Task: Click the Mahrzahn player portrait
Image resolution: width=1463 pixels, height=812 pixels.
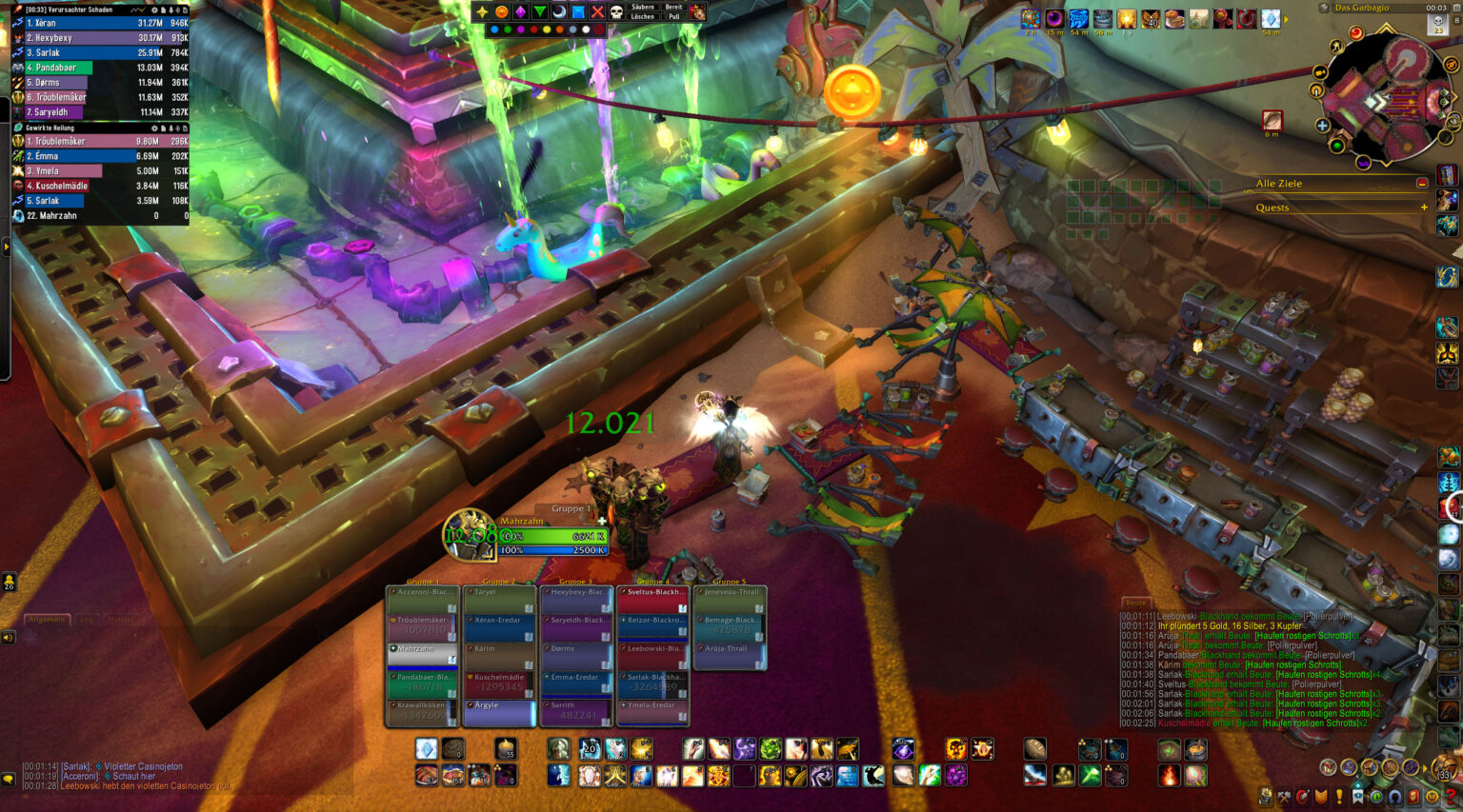Action: pos(470,535)
